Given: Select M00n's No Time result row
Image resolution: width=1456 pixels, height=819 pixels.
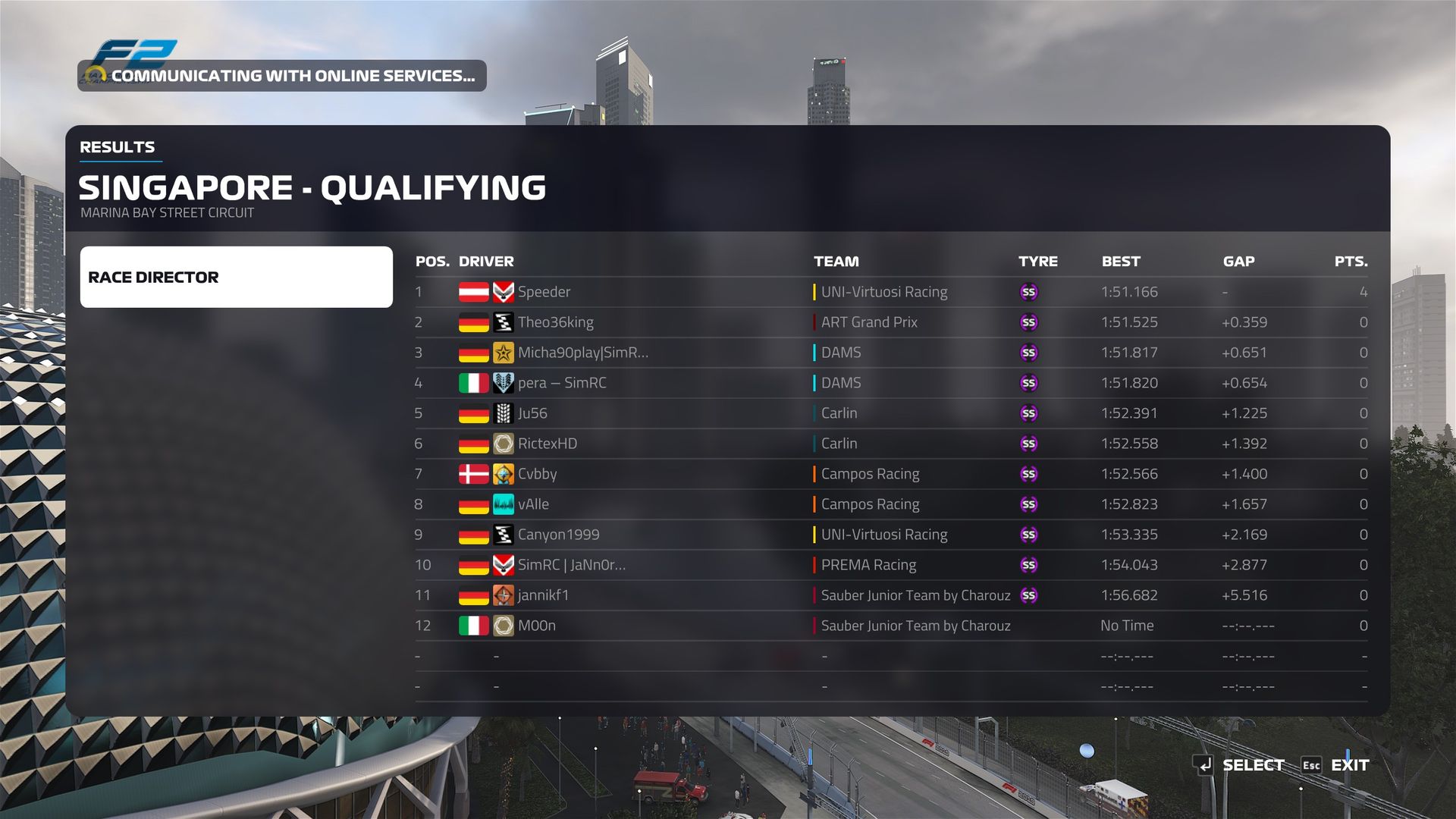Looking at the screenshot, I should coord(537,626).
